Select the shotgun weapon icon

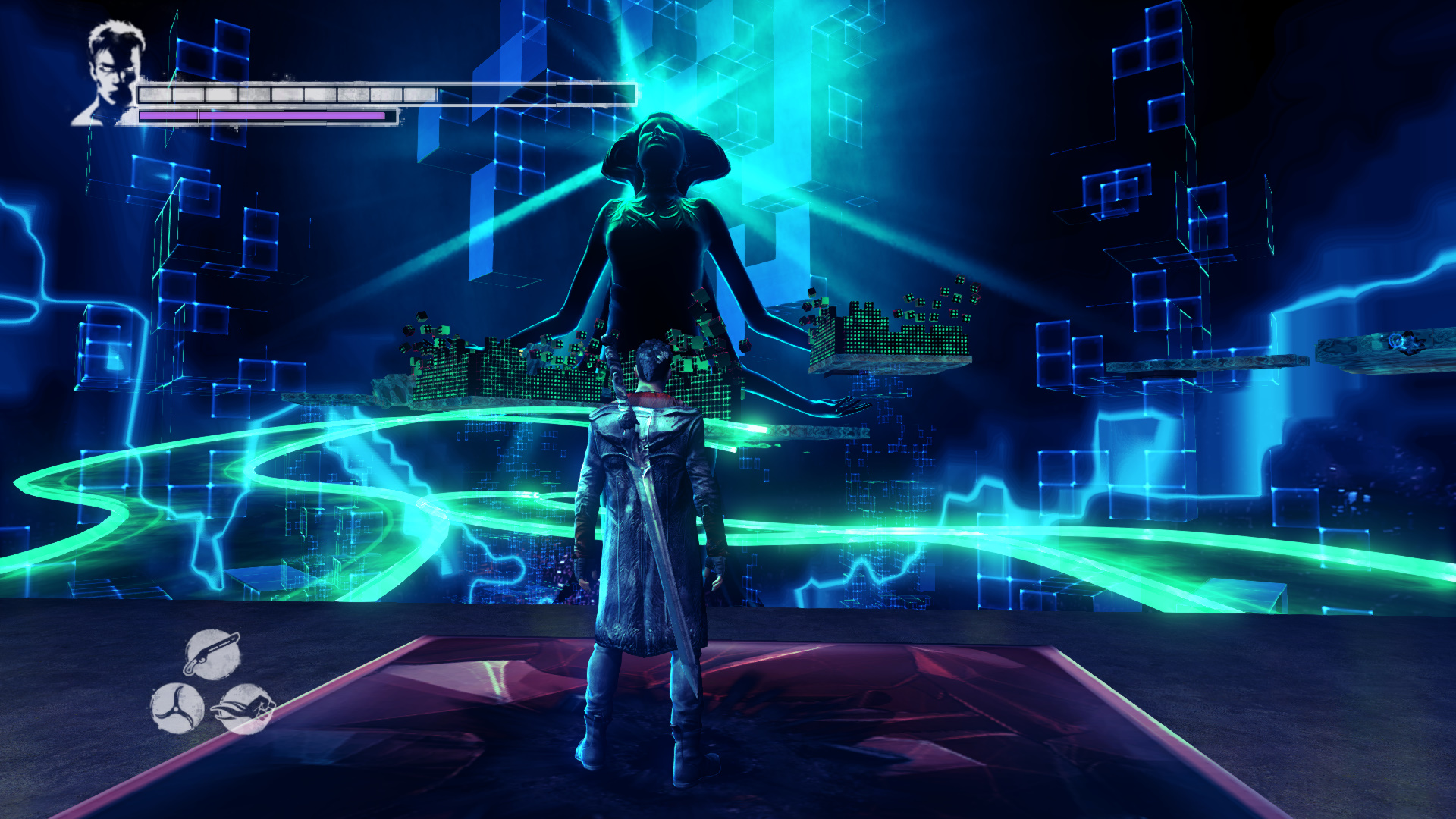coord(212,653)
